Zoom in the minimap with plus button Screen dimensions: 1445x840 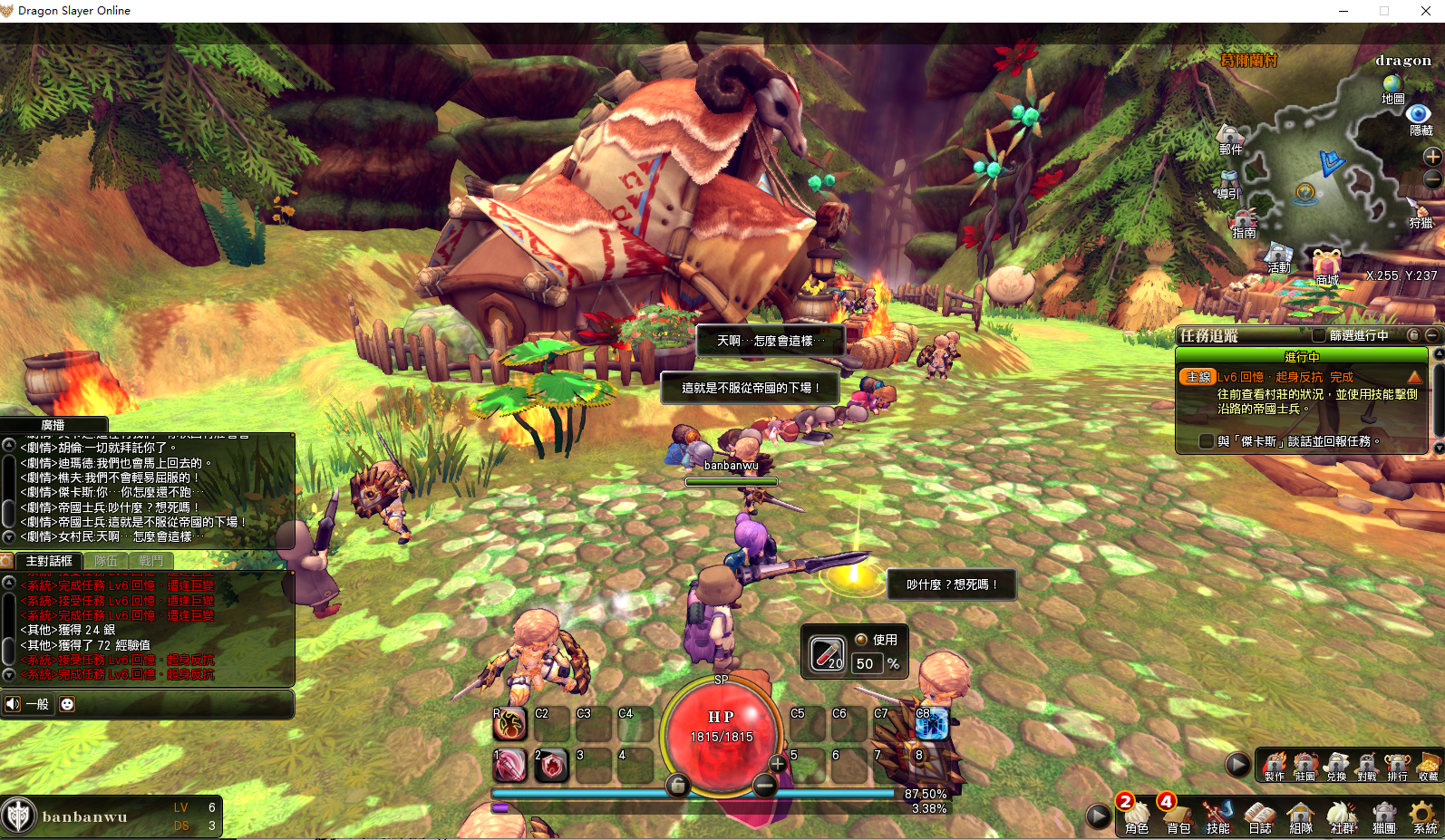coord(1432,156)
